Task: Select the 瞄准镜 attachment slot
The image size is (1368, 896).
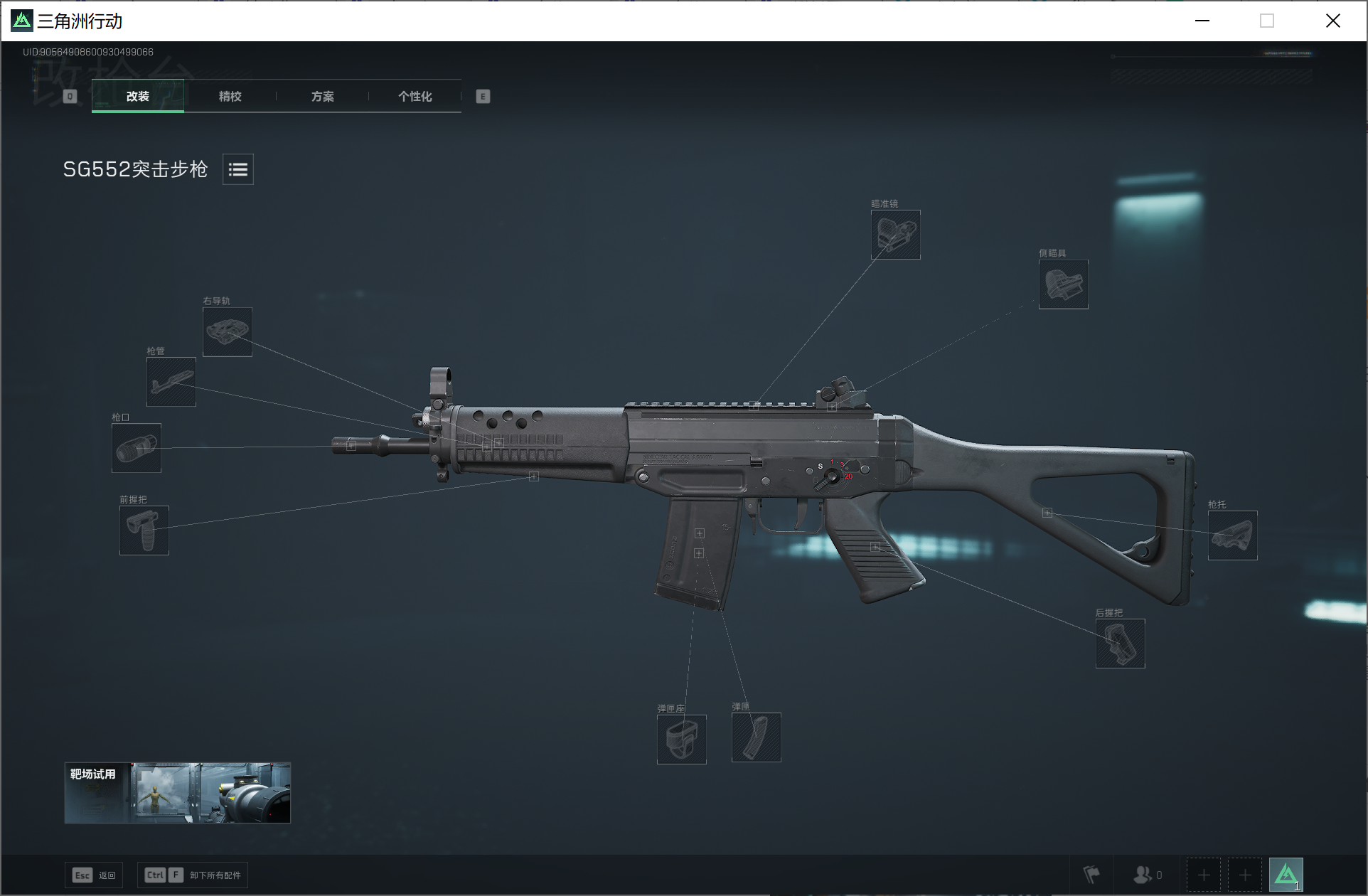Action: click(895, 235)
